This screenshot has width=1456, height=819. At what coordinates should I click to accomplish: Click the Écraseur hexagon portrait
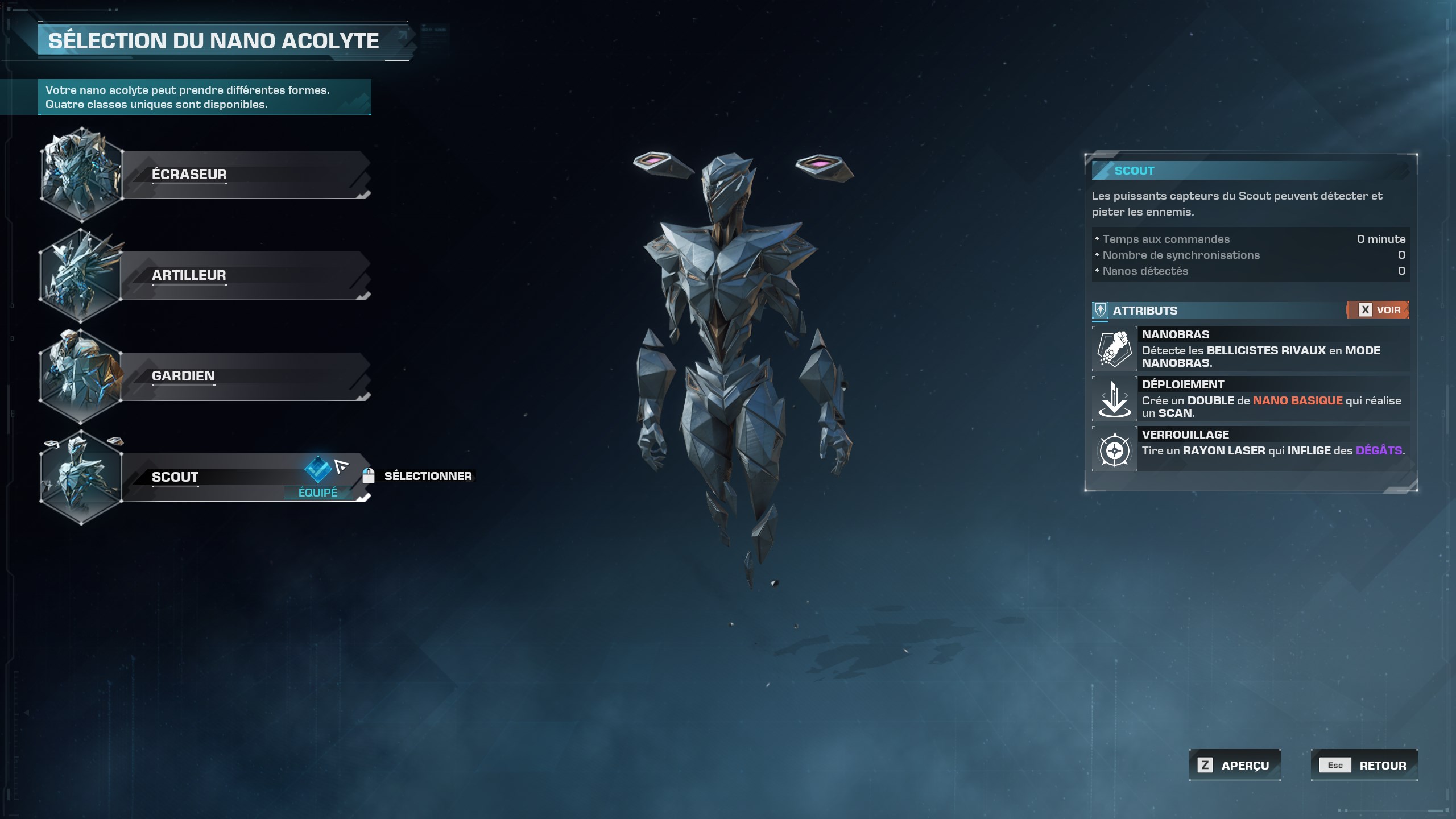[x=81, y=175]
